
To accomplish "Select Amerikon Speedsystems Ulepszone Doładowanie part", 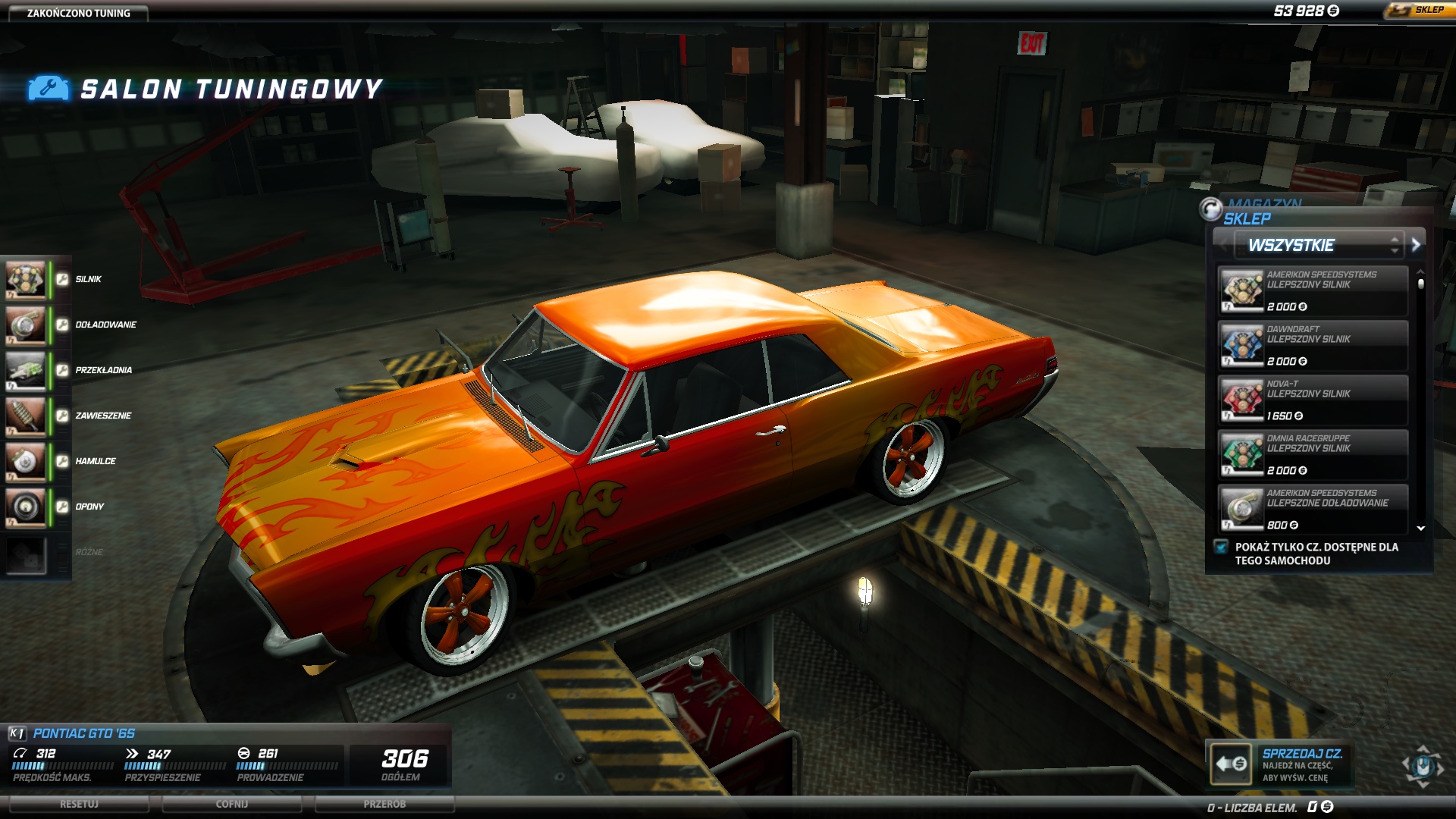I will [1313, 509].
